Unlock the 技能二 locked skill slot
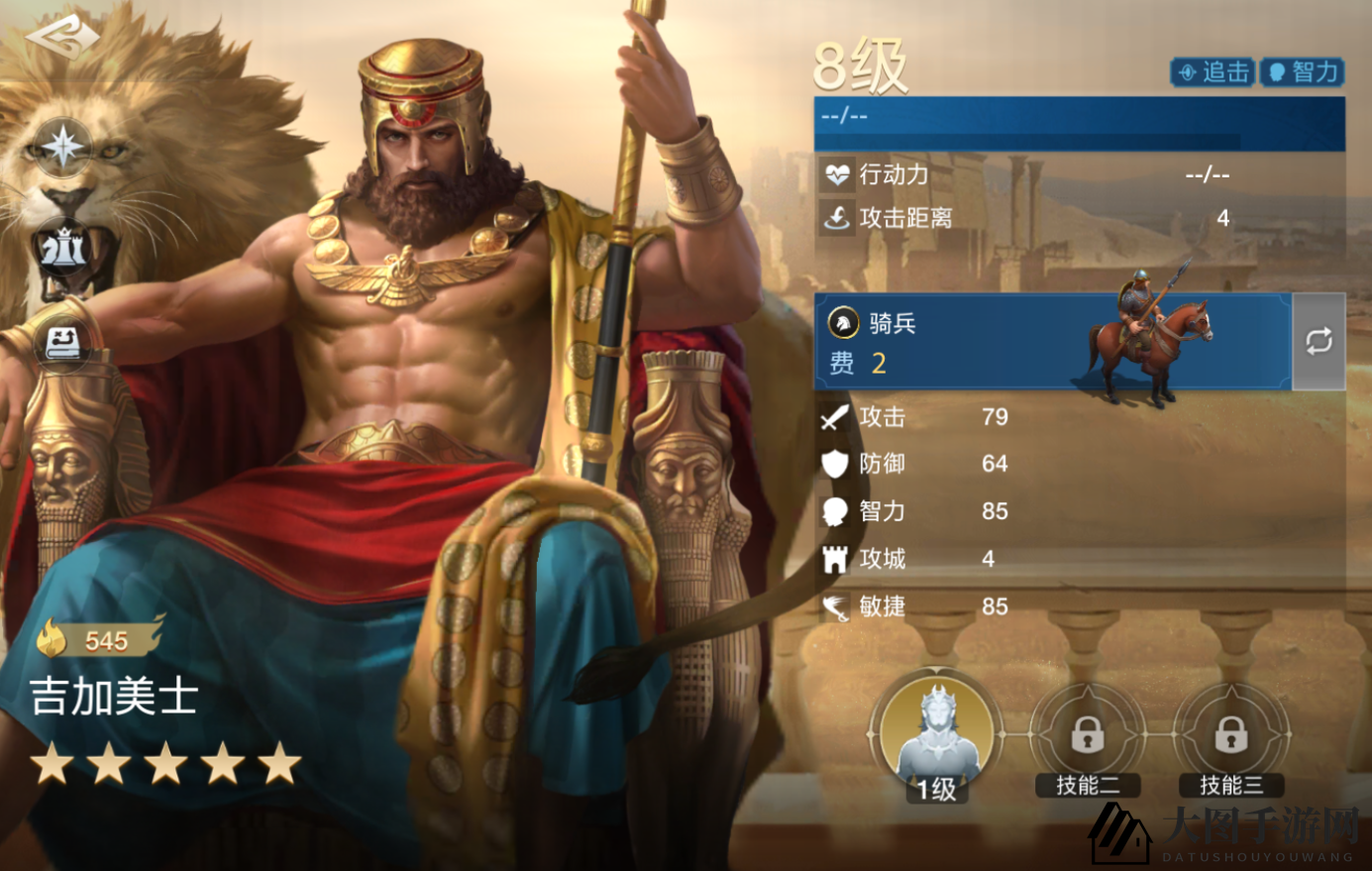 (1087, 737)
